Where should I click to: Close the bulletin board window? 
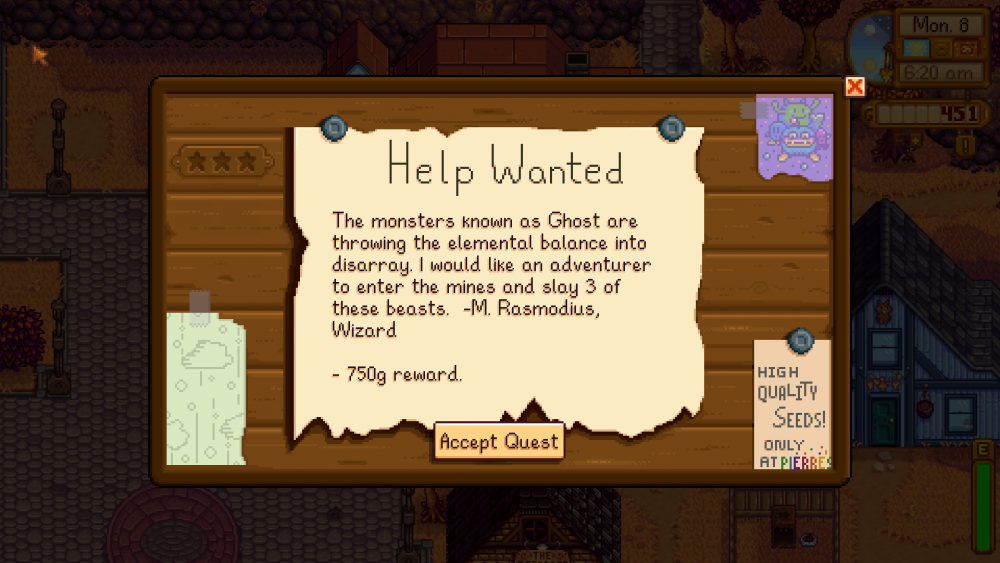pos(854,87)
